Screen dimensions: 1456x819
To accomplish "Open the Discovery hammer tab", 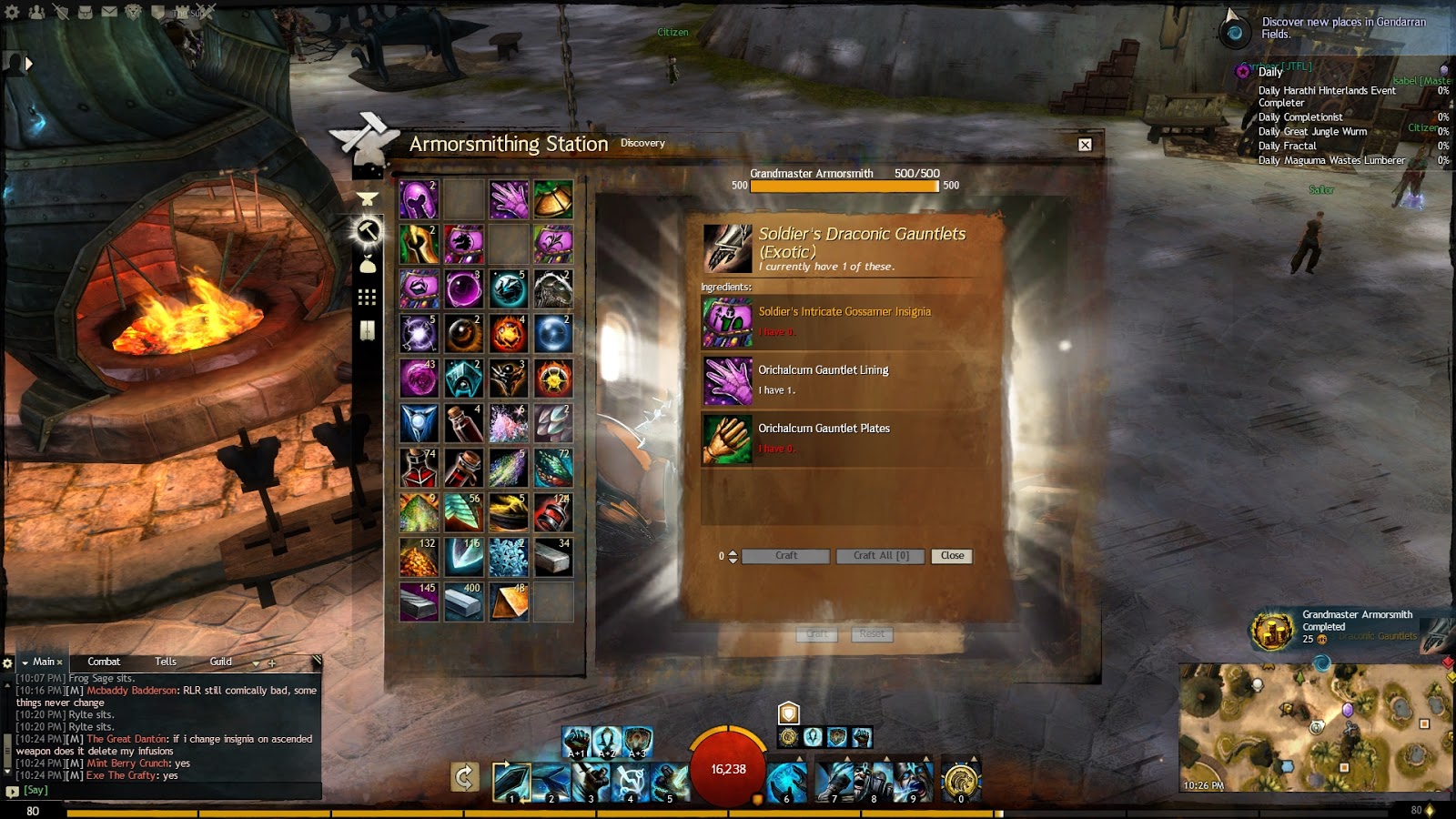I will (x=368, y=231).
